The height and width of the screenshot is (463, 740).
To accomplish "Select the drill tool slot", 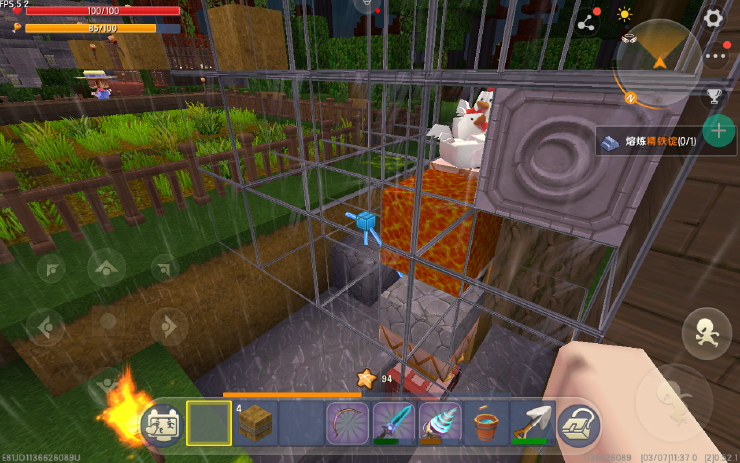I will point(438,424).
